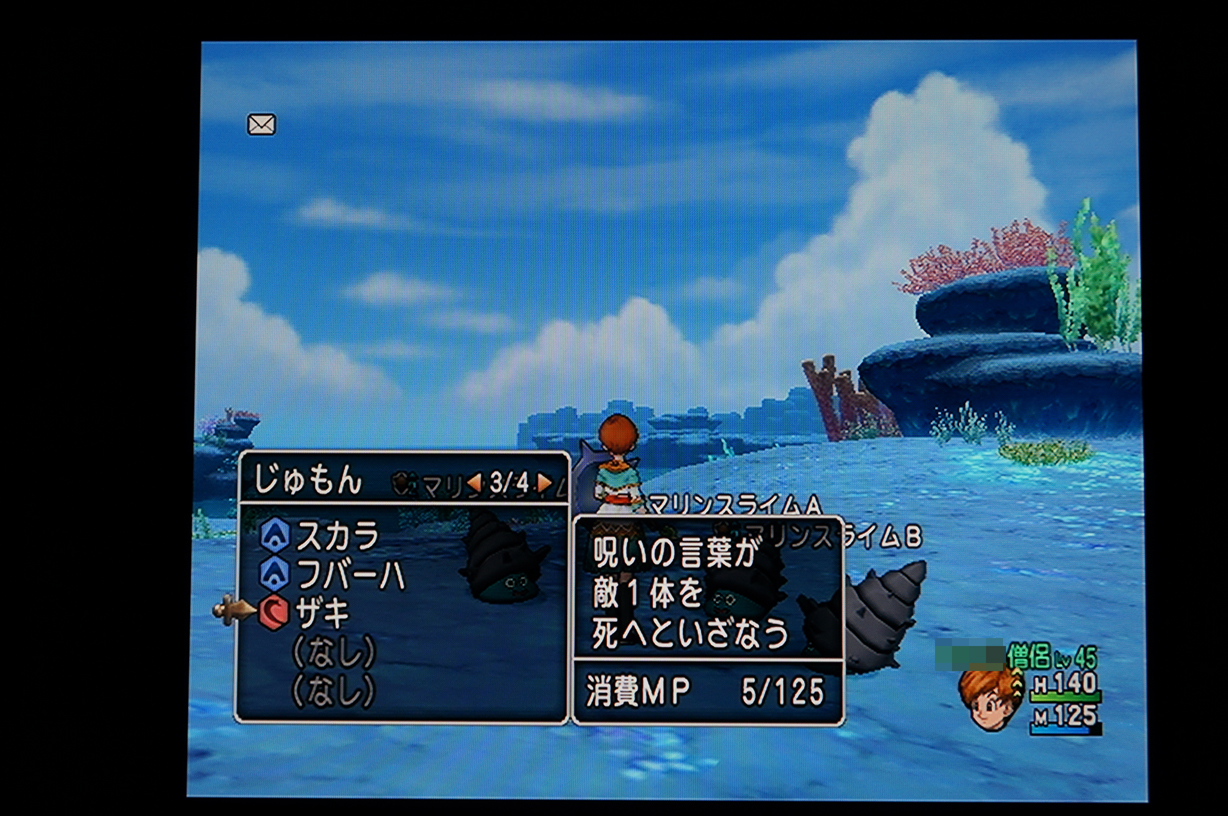The width and height of the screenshot is (1228, 816).
Task: Go to previous spell page arrow
Action: [474, 483]
